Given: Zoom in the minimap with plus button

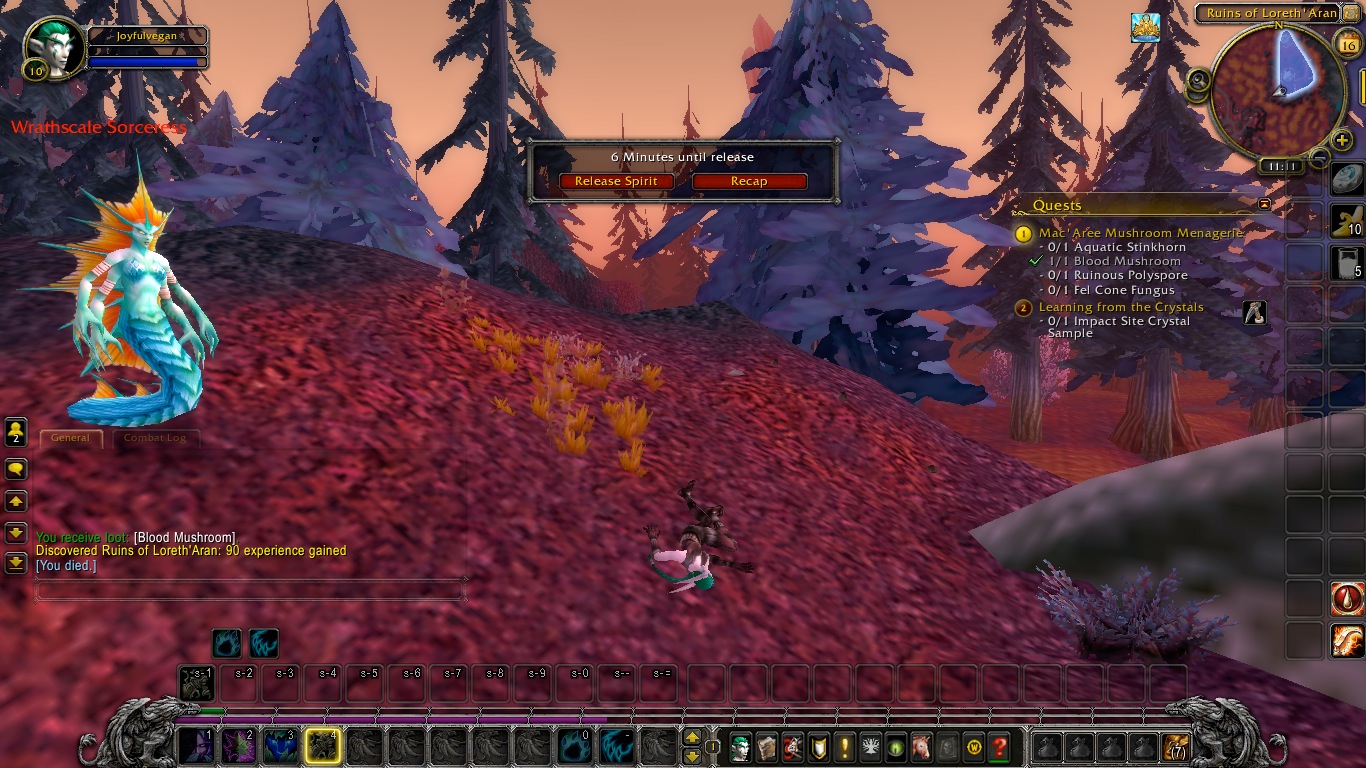Looking at the screenshot, I should click(x=1342, y=141).
